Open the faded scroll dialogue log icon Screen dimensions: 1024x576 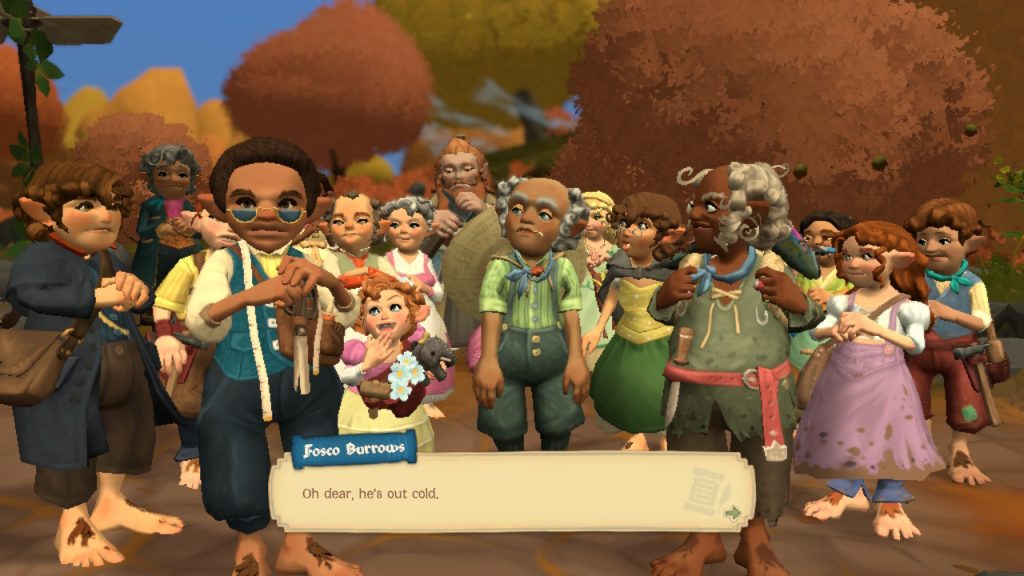pyautogui.click(x=707, y=489)
